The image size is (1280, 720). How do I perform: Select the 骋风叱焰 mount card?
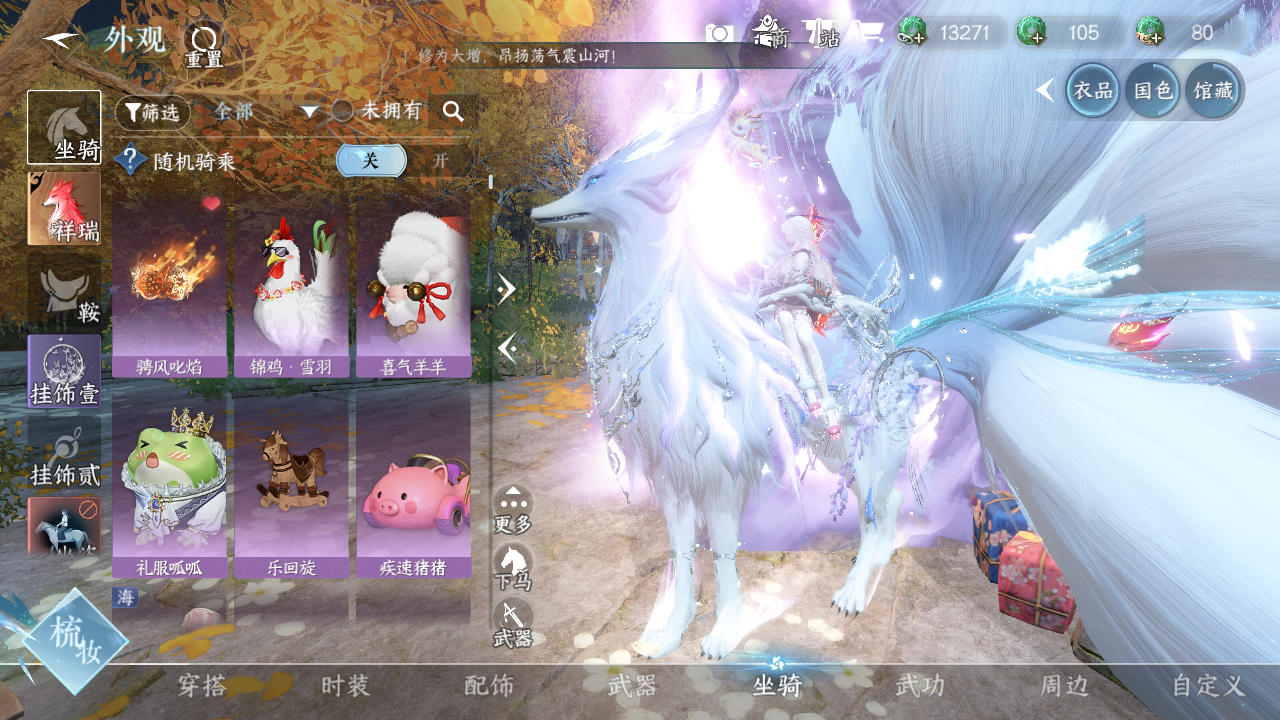coord(169,285)
